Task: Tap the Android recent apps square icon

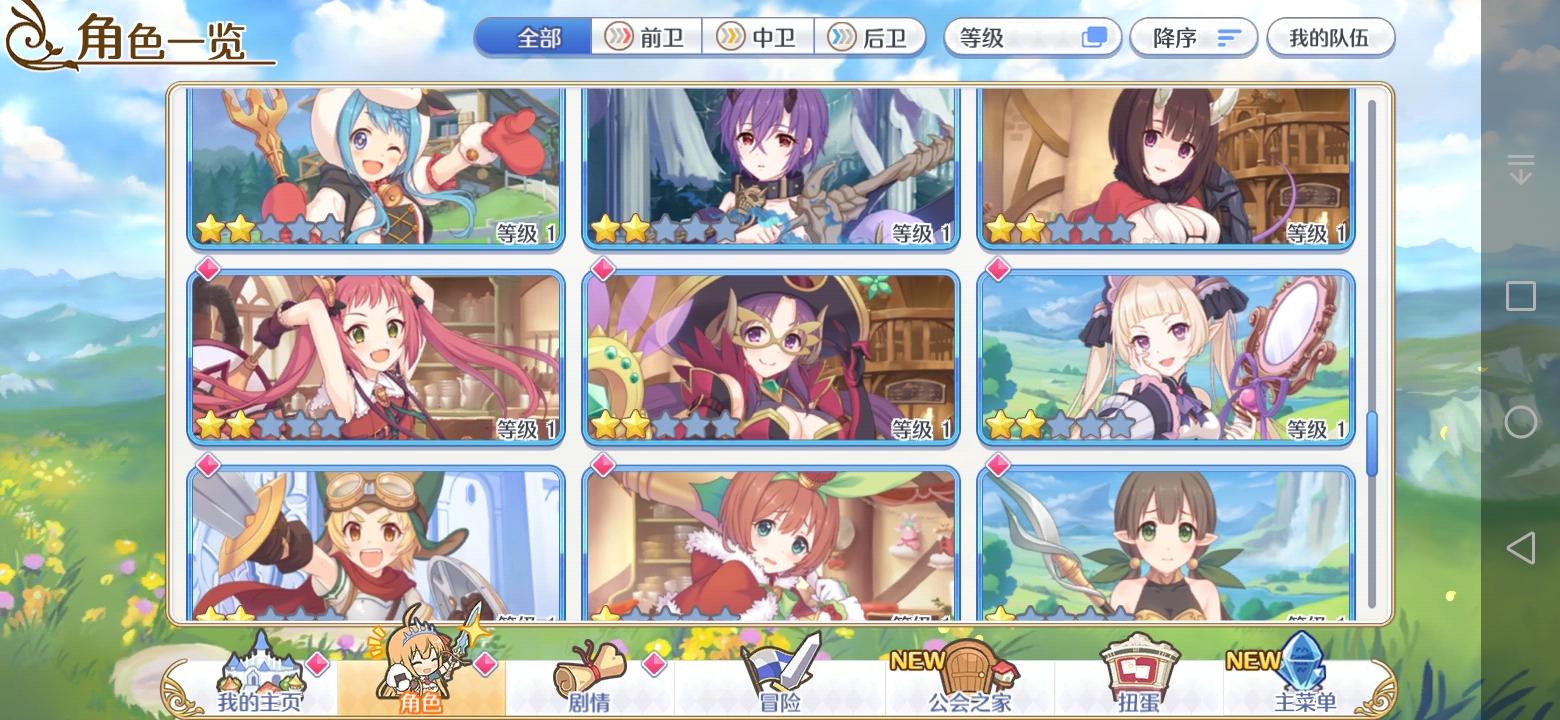Action: point(1523,296)
